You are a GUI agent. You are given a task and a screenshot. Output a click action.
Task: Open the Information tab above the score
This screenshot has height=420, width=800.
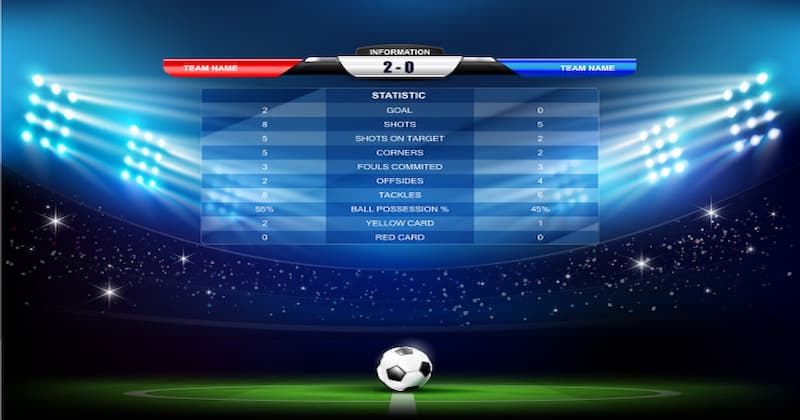399,51
